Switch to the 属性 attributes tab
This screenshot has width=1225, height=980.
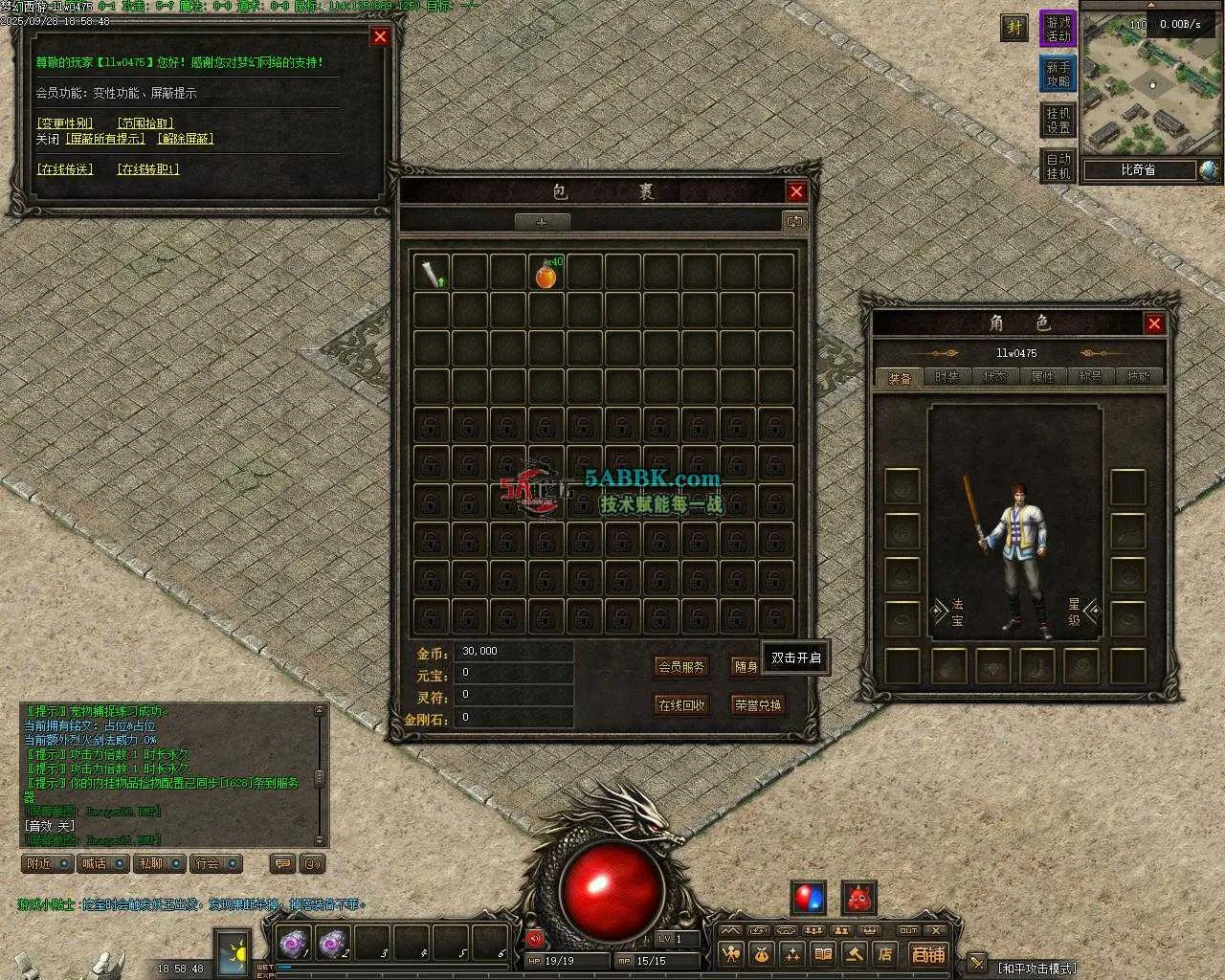point(1042,377)
